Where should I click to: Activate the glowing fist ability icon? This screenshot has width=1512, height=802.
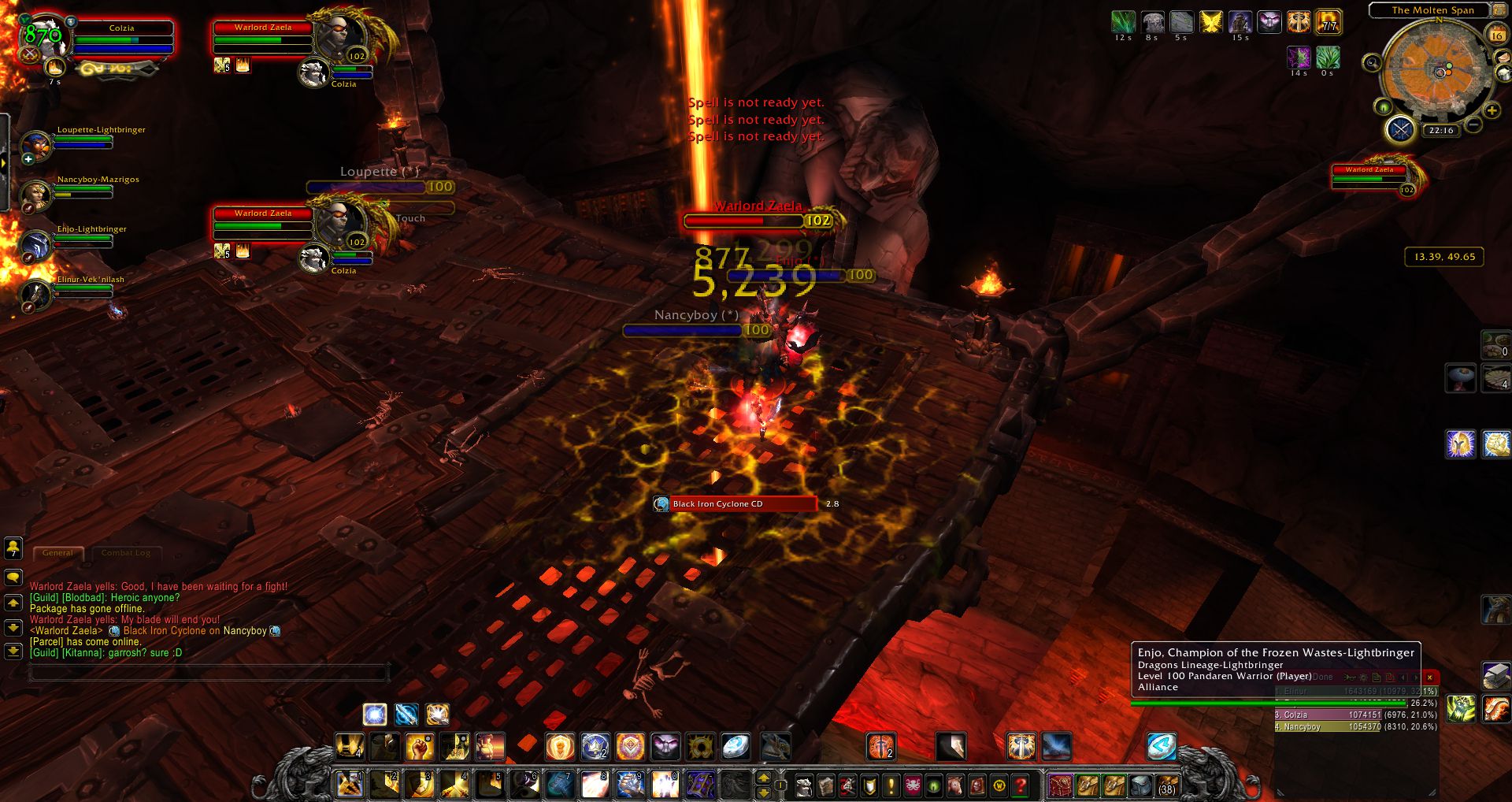click(x=420, y=746)
